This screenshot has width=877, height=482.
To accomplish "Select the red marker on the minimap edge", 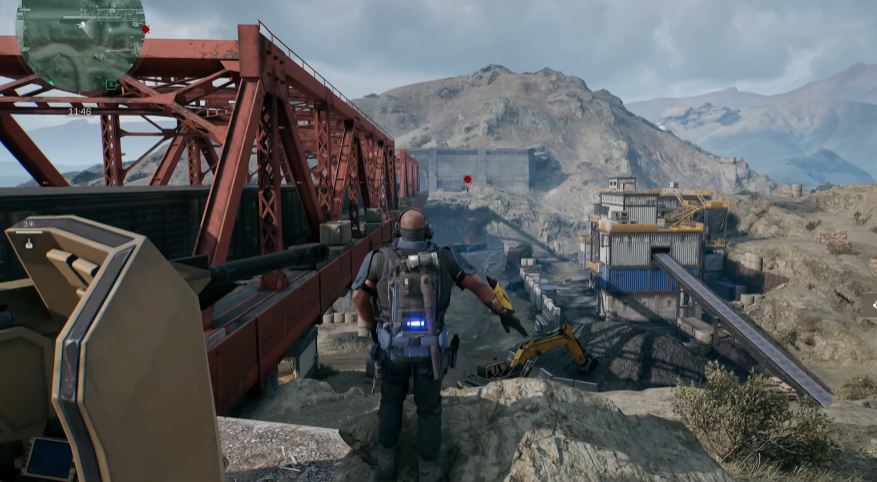I will pyautogui.click(x=146, y=29).
